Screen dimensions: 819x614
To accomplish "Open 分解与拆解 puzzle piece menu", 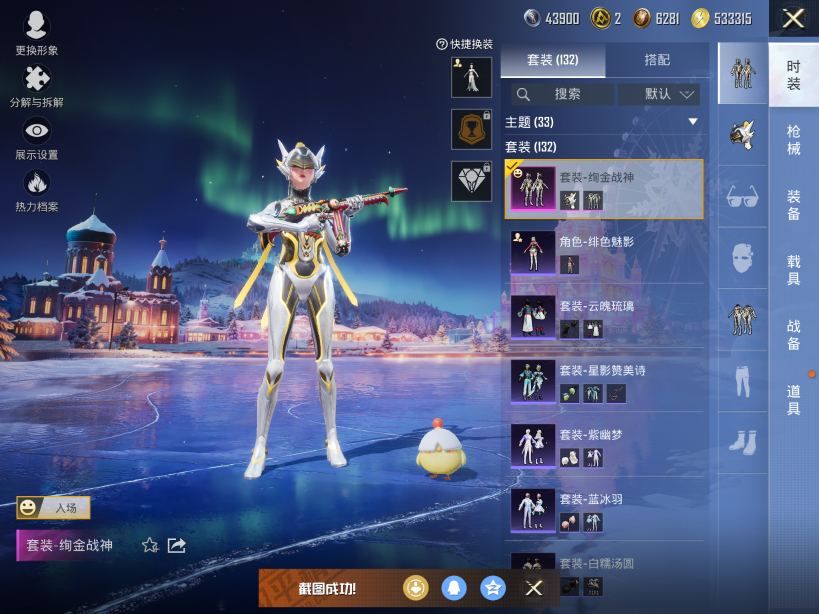I will (x=36, y=85).
